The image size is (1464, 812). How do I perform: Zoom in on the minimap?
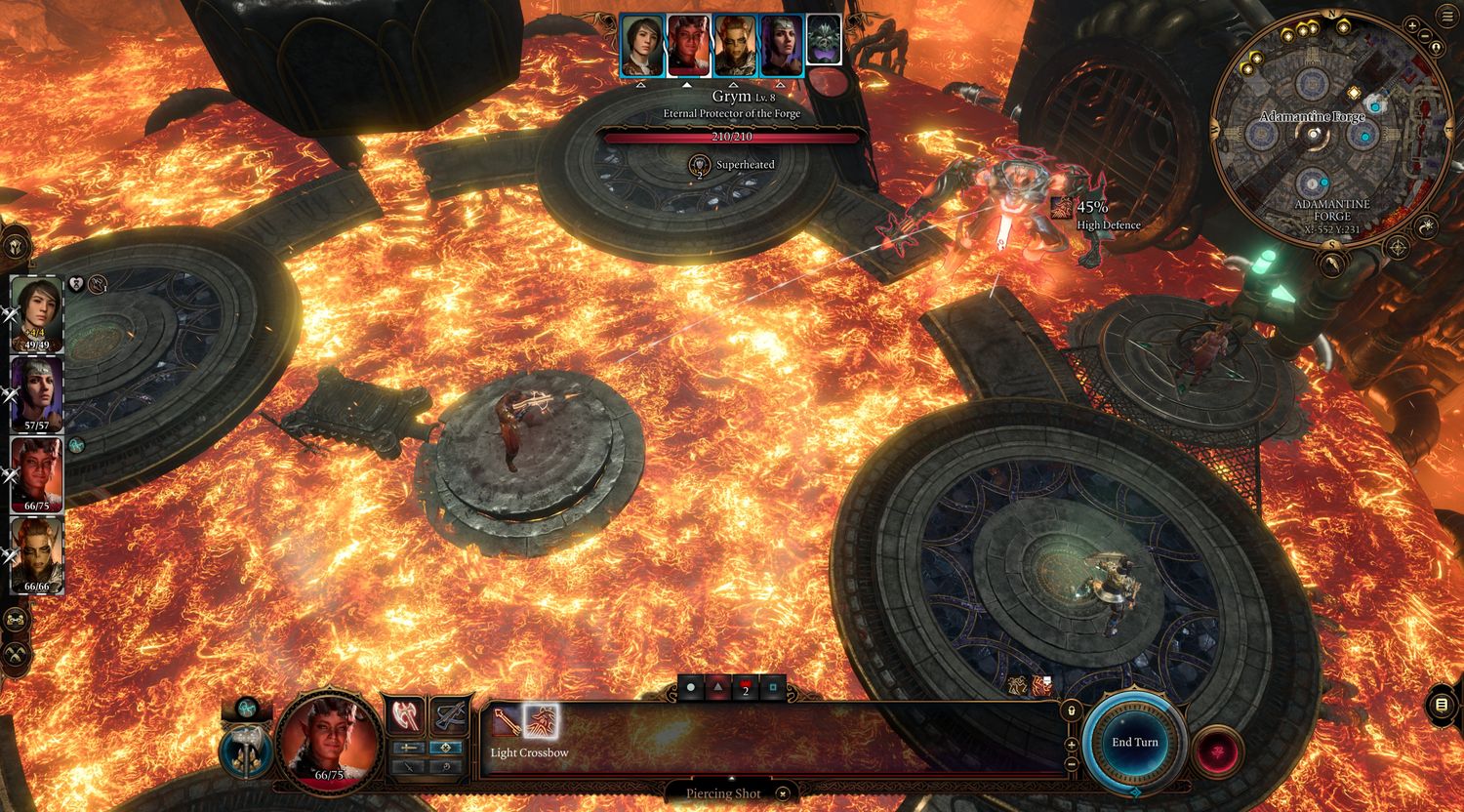pyautogui.click(x=1412, y=25)
